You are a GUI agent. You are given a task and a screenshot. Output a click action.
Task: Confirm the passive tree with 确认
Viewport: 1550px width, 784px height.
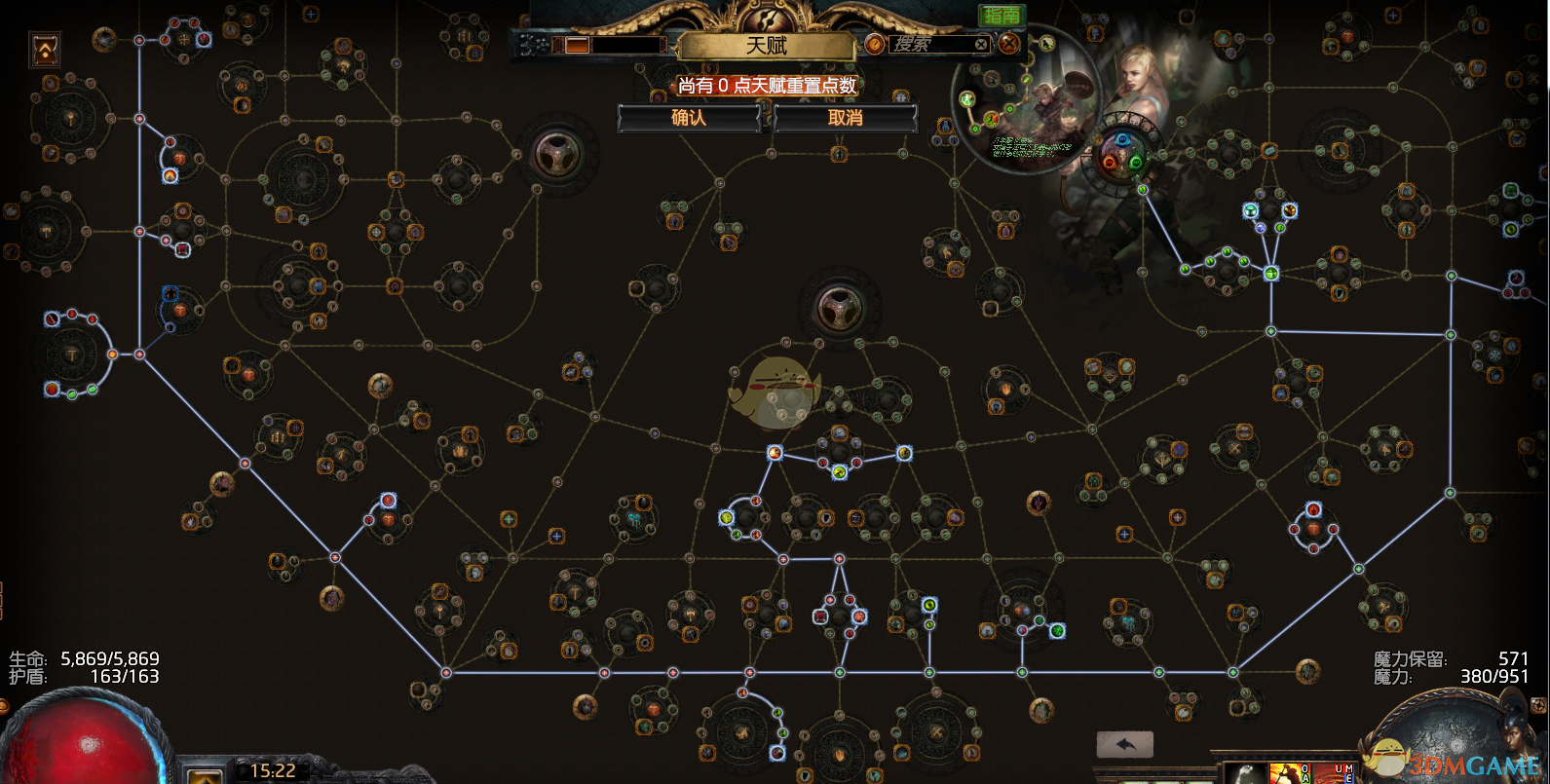[689, 118]
